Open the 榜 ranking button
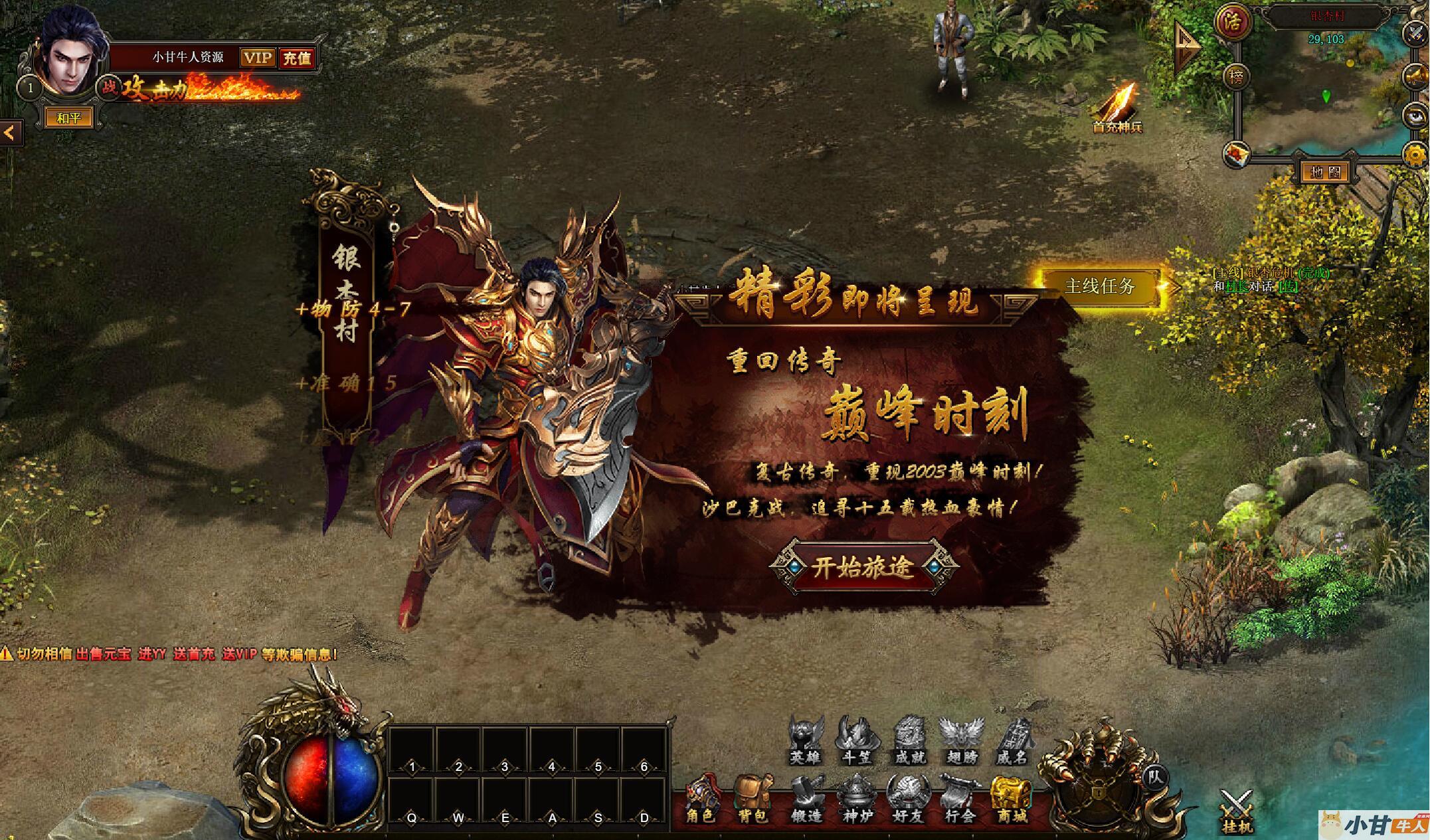This screenshot has height=840, width=1430. (1235, 76)
